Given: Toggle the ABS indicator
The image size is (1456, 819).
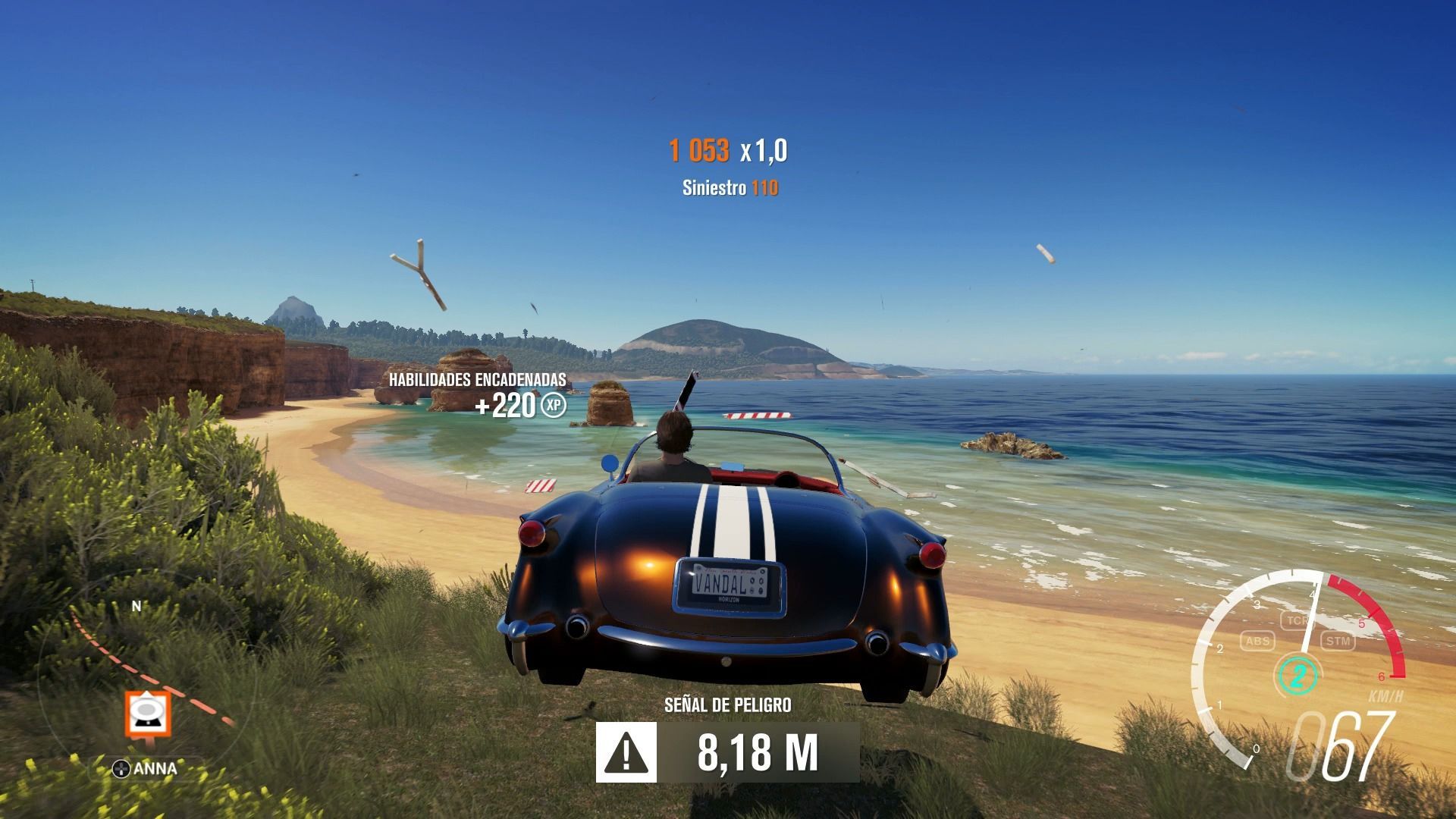Looking at the screenshot, I should click(1257, 642).
